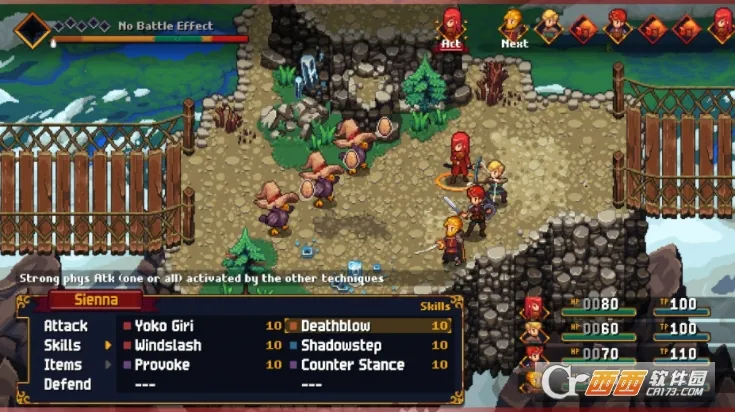Choose the Counter Stance skill
This screenshot has height=412, width=735.
tap(352, 365)
